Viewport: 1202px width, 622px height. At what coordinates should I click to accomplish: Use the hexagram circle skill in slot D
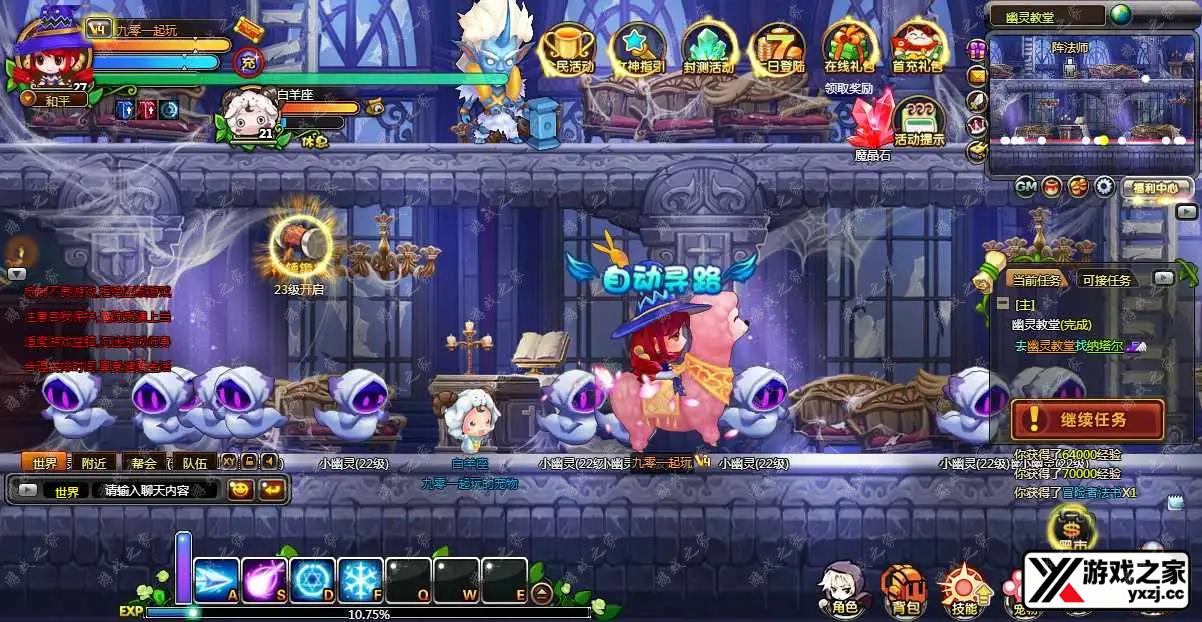coord(312,579)
